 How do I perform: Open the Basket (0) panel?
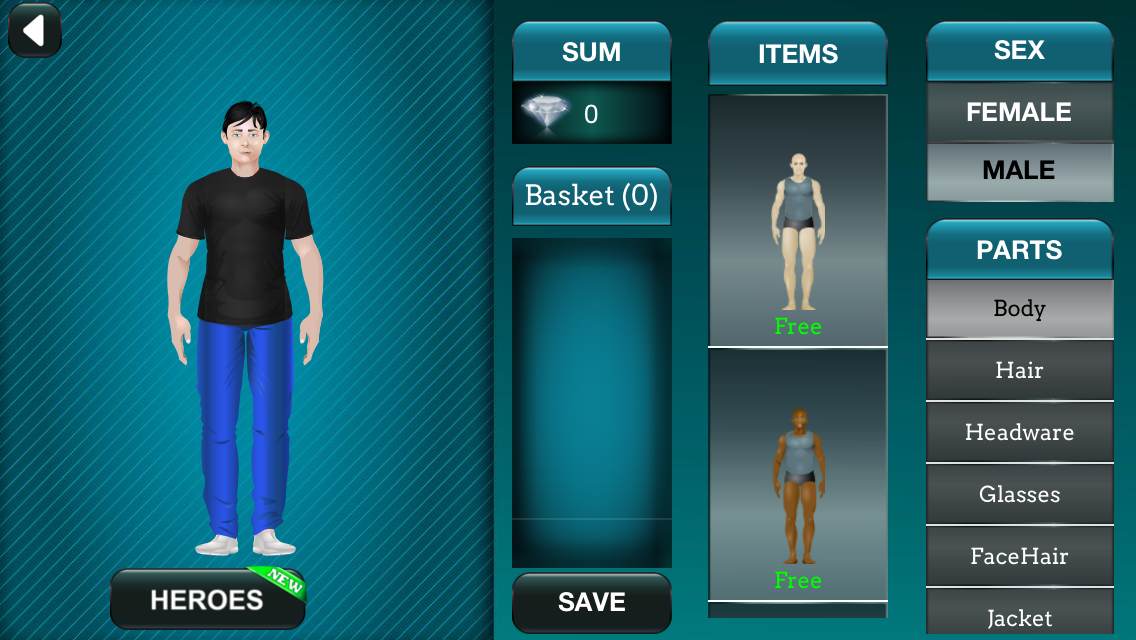[x=591, y=196]
